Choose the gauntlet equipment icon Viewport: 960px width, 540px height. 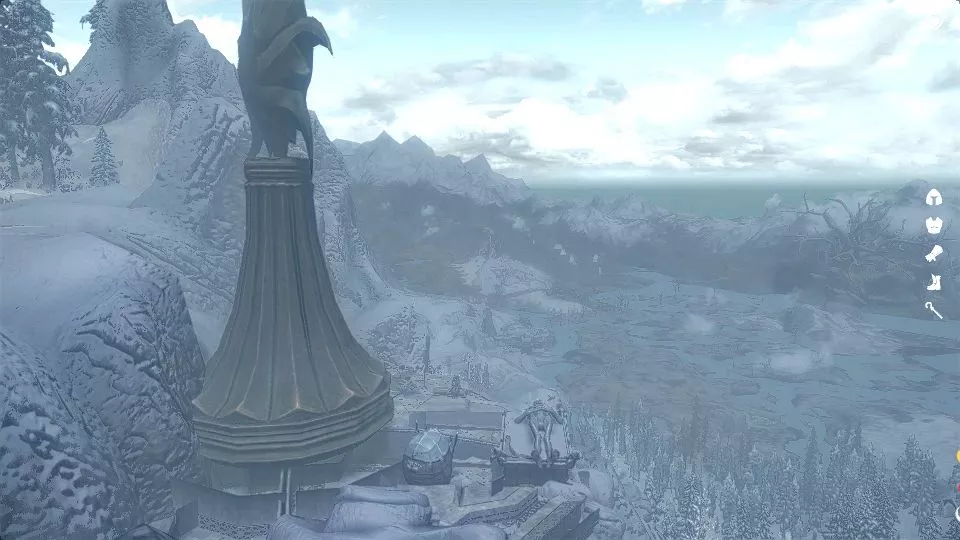(934, 254)
